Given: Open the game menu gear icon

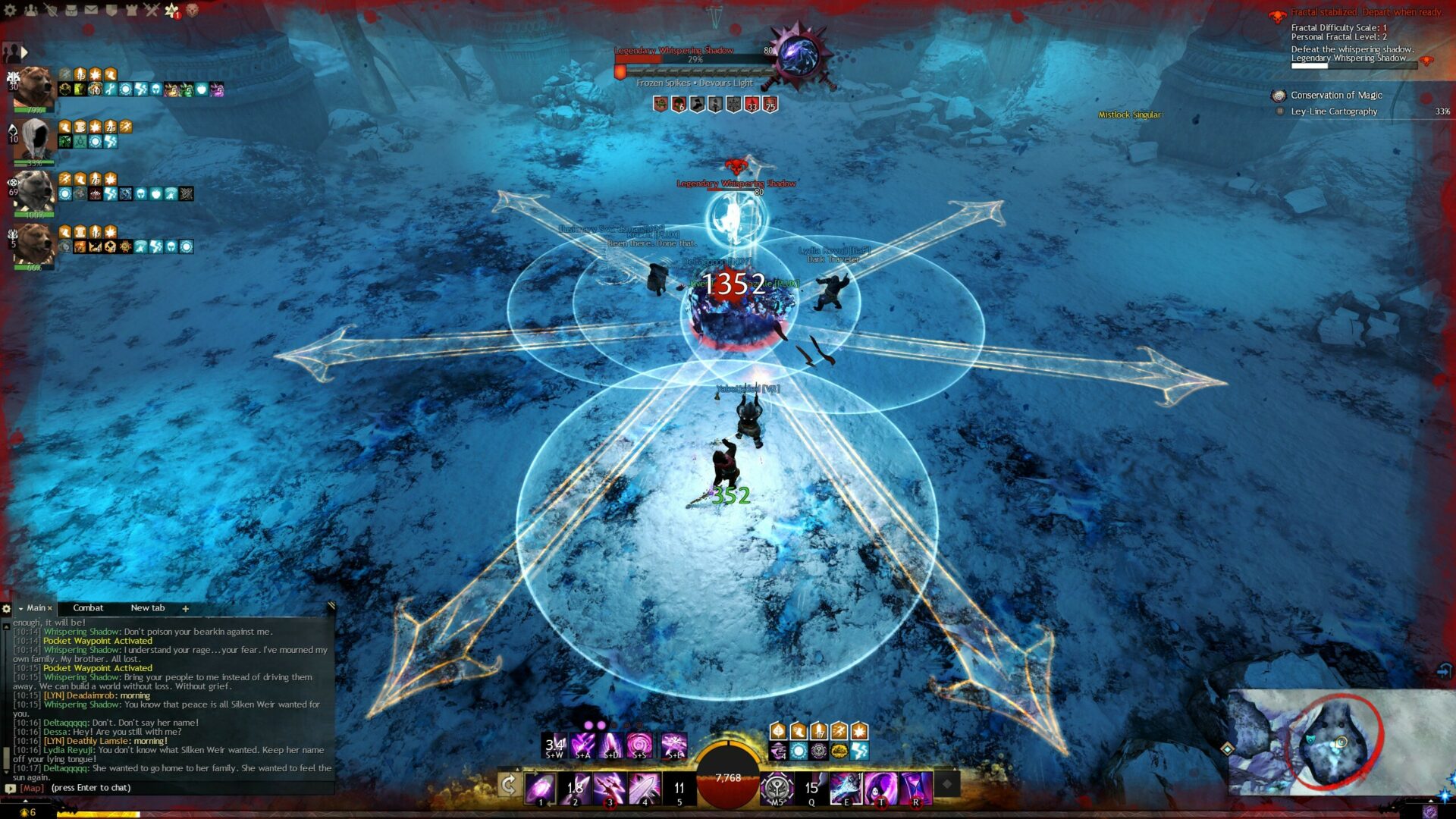Looking at the screenshot, I should [x=11, y=10].
